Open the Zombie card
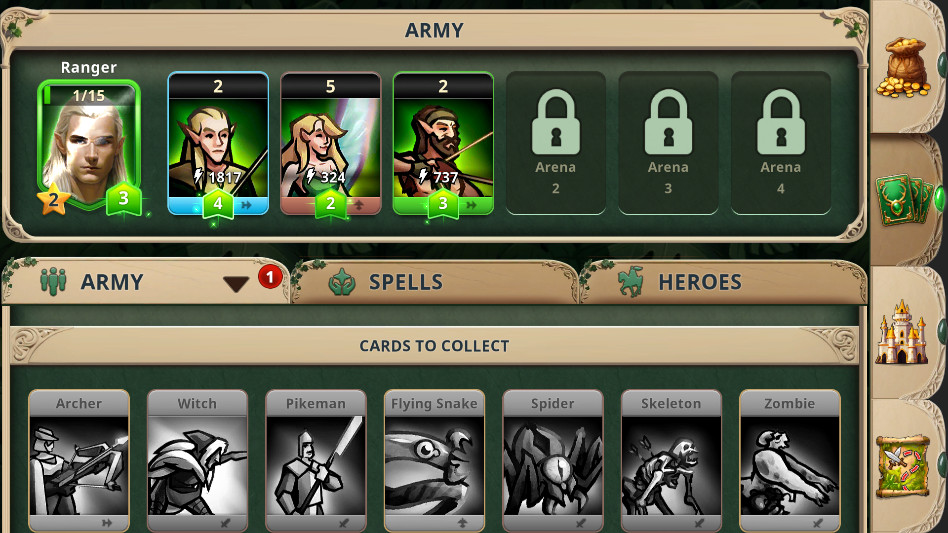948x533 pixels. point(790,460)
